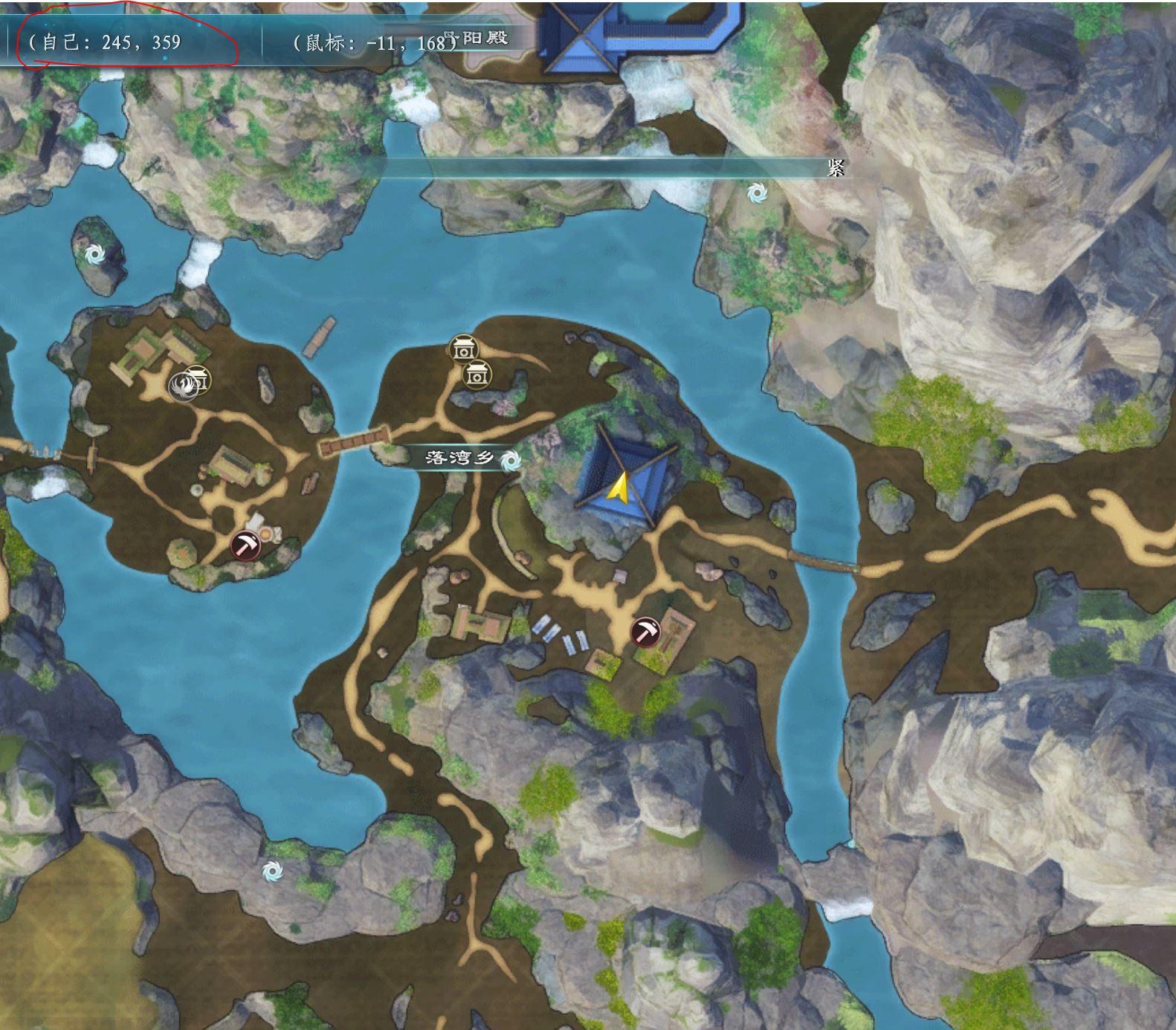
Task: Open the white phoenix map marker
Action: point(181,386)
